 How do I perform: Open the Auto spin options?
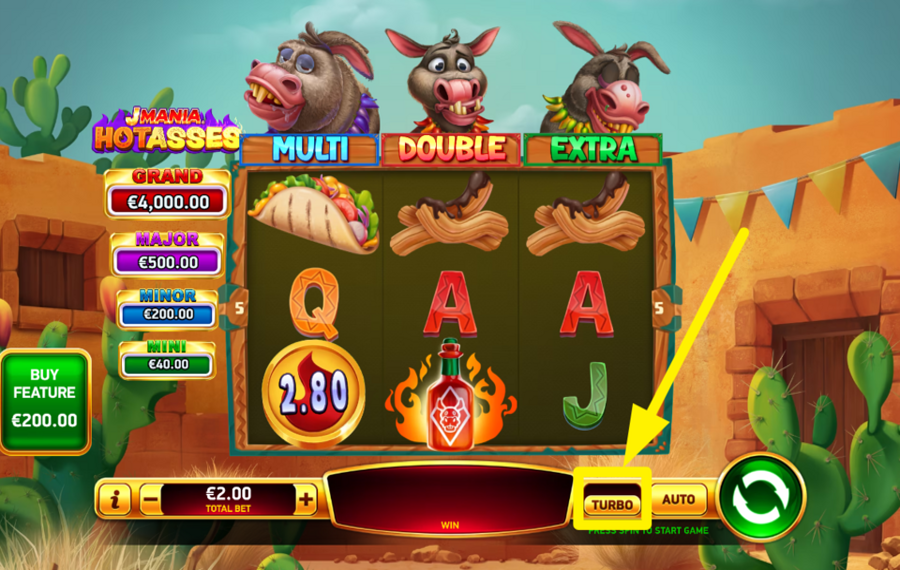click(679, 499)
